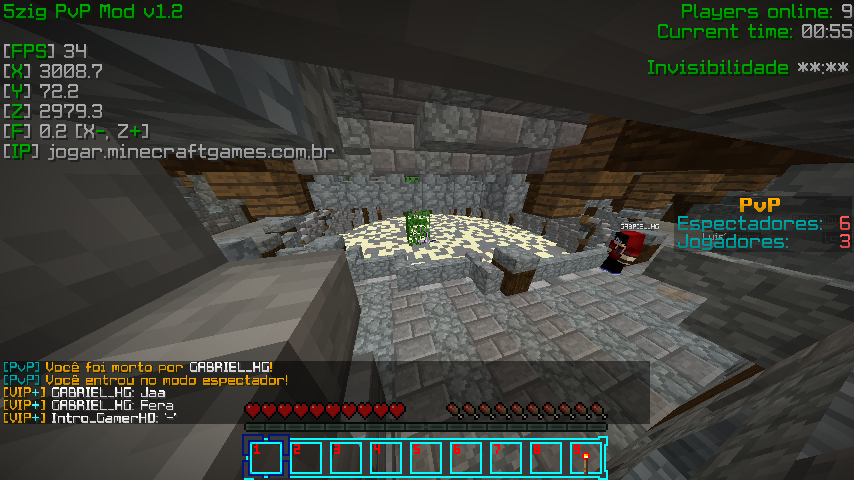Select the highlighted hotbar slot 1
Viewport: 854px width, 480px height.
(265, 458)
